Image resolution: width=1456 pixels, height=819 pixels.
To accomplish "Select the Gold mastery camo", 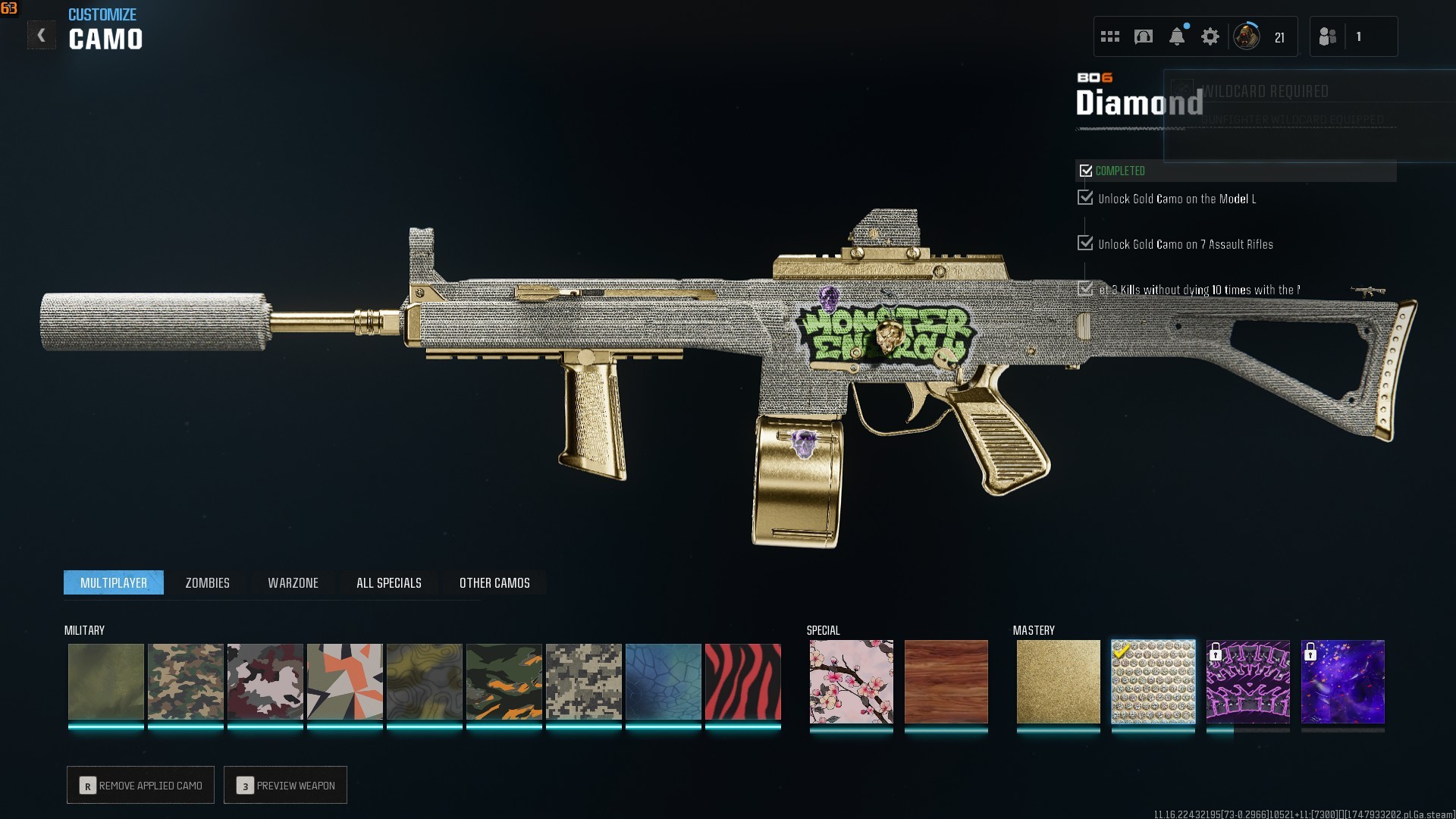I will (x=1058, y=681).
